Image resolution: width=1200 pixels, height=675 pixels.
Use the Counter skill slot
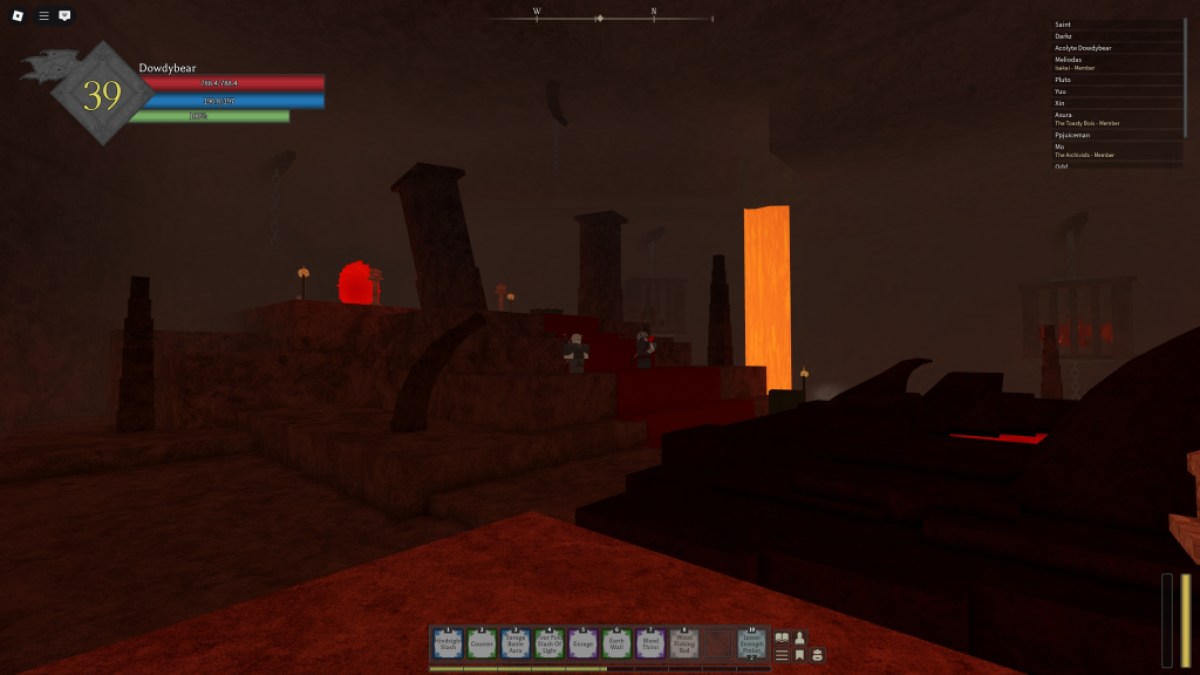482,644
